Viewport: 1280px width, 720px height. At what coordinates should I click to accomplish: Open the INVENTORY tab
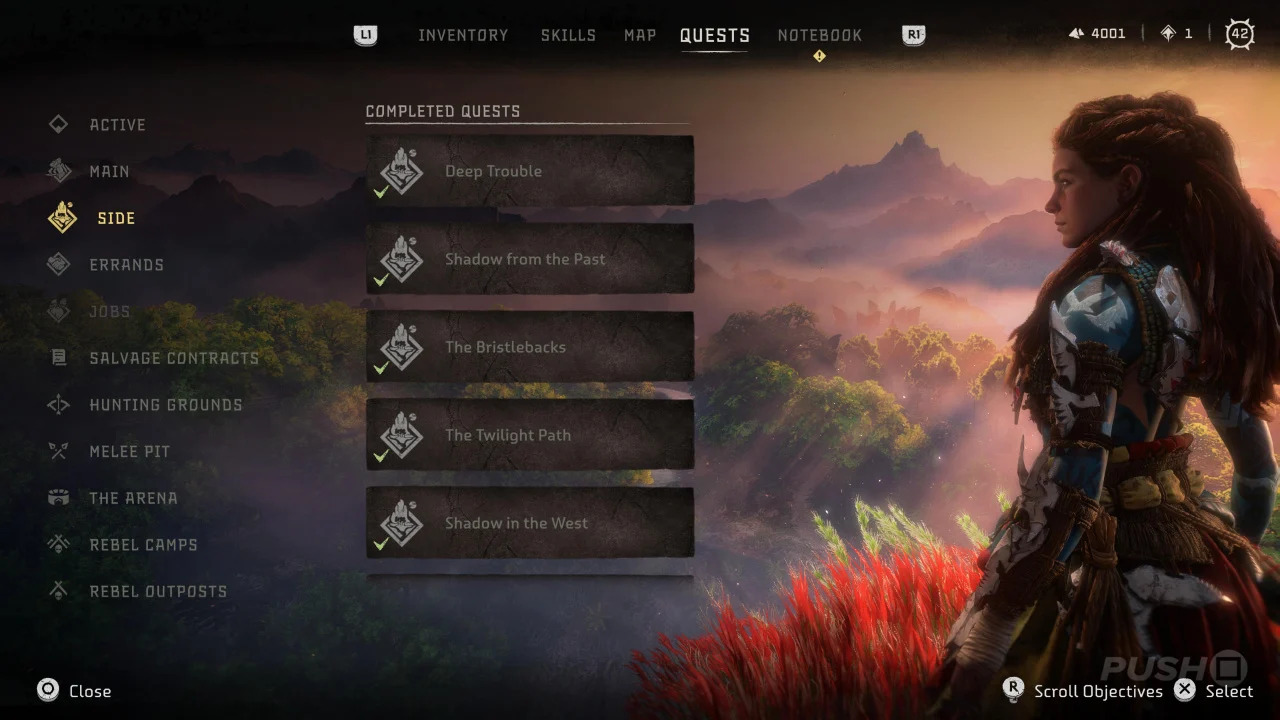463,34
